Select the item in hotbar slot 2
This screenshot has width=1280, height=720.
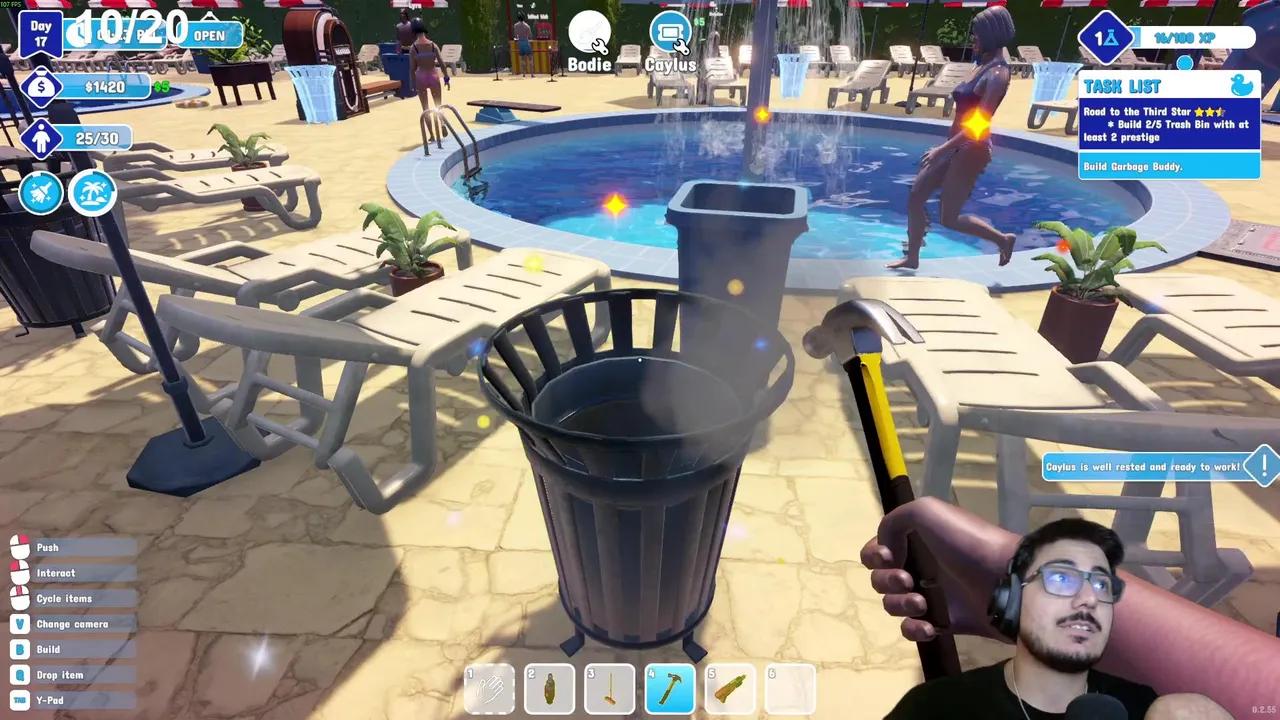[550, 689]
